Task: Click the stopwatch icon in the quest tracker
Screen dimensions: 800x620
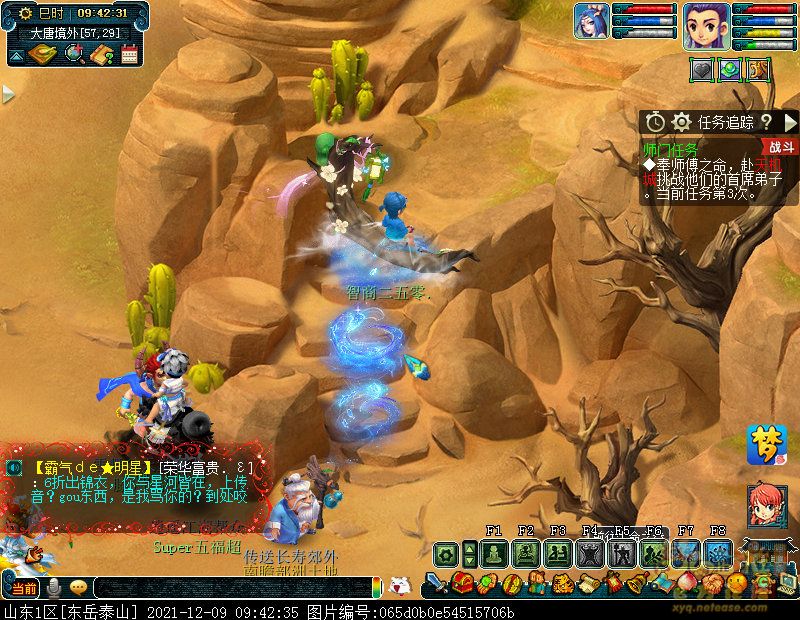Action: 655,122
